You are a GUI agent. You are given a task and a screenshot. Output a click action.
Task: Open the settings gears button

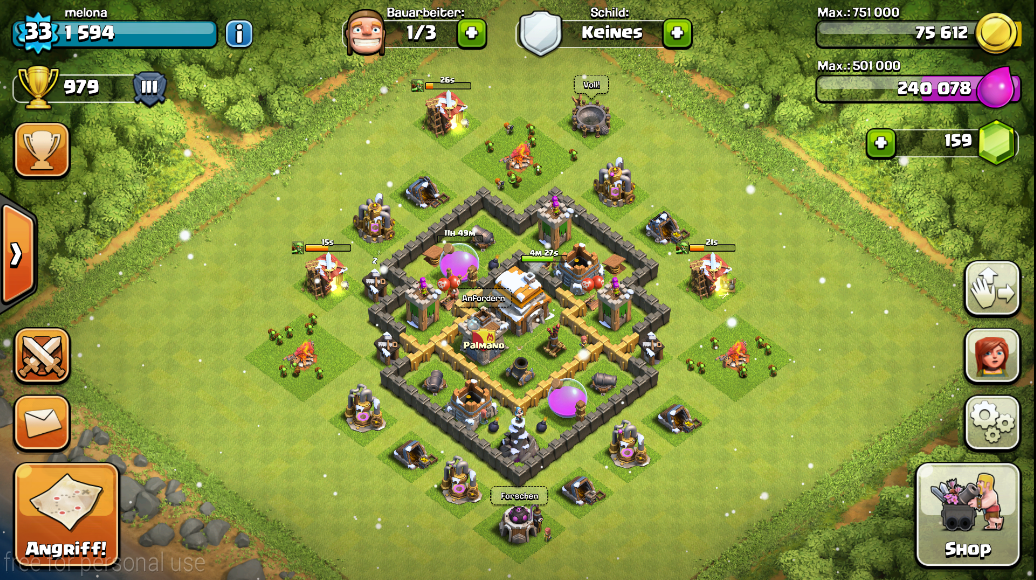(991, 422)
